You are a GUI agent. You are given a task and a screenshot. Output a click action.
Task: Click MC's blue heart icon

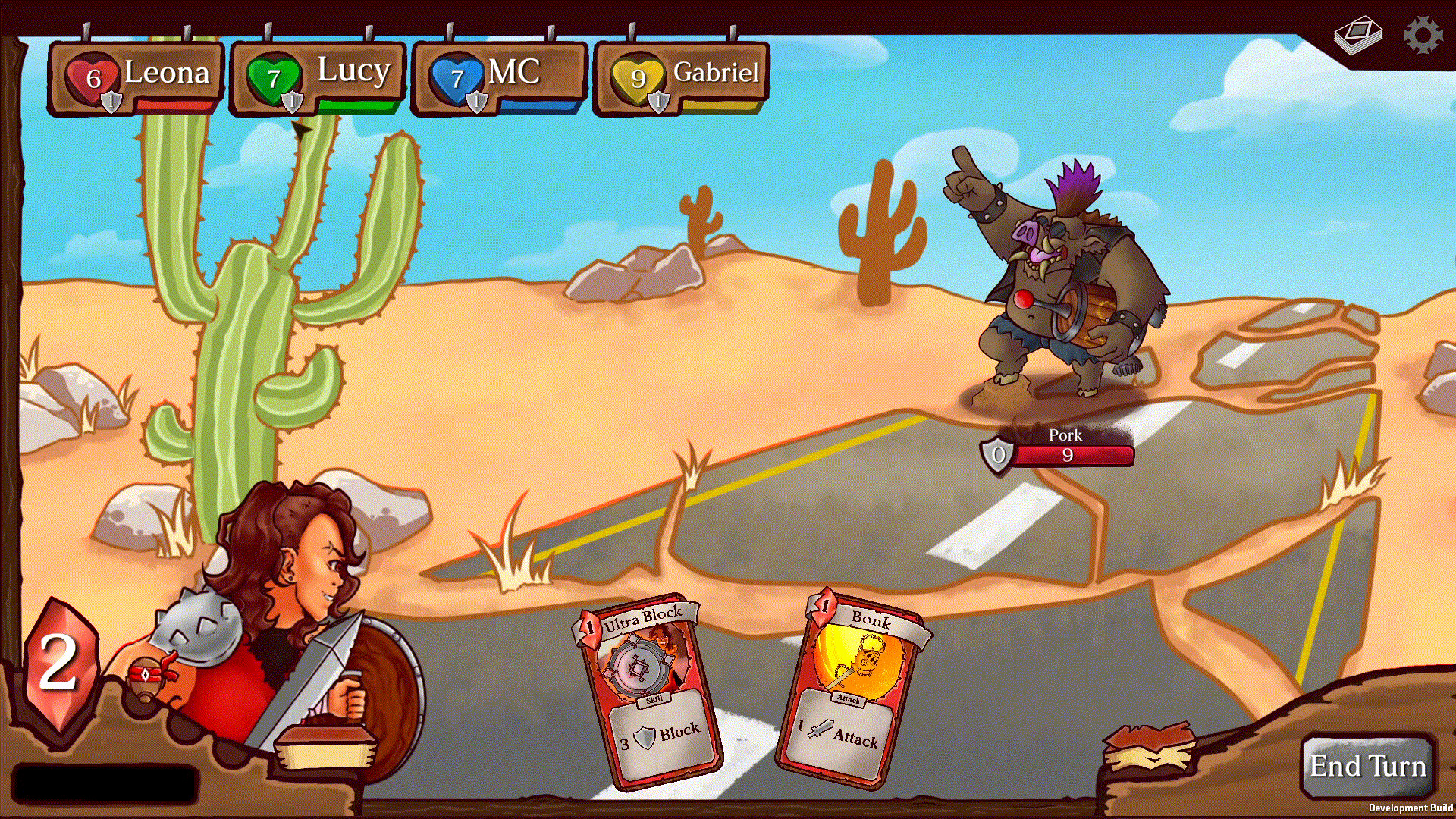click(x=455, y=74)
